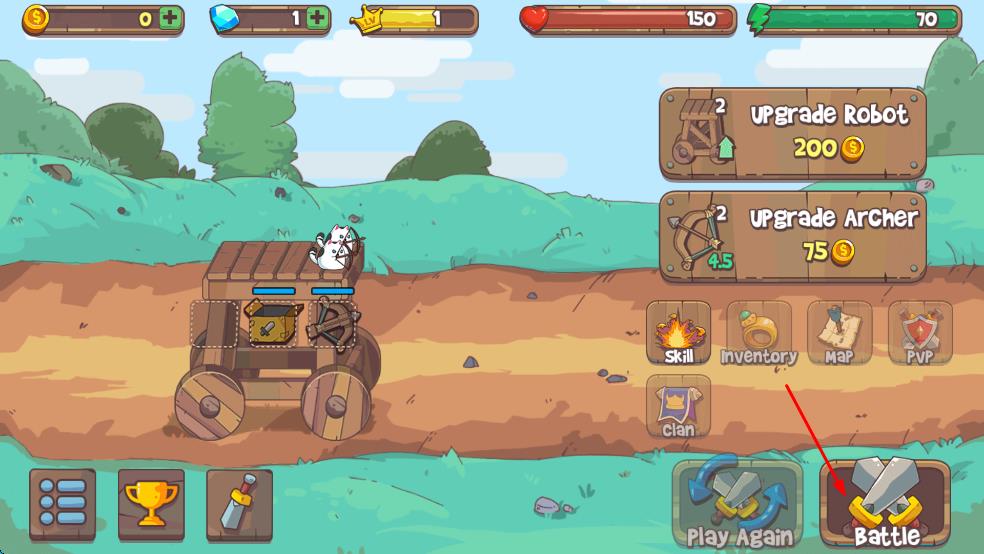Open the sword equipment button
Screen dimensions: 984x554
click(x=239, y=503)
